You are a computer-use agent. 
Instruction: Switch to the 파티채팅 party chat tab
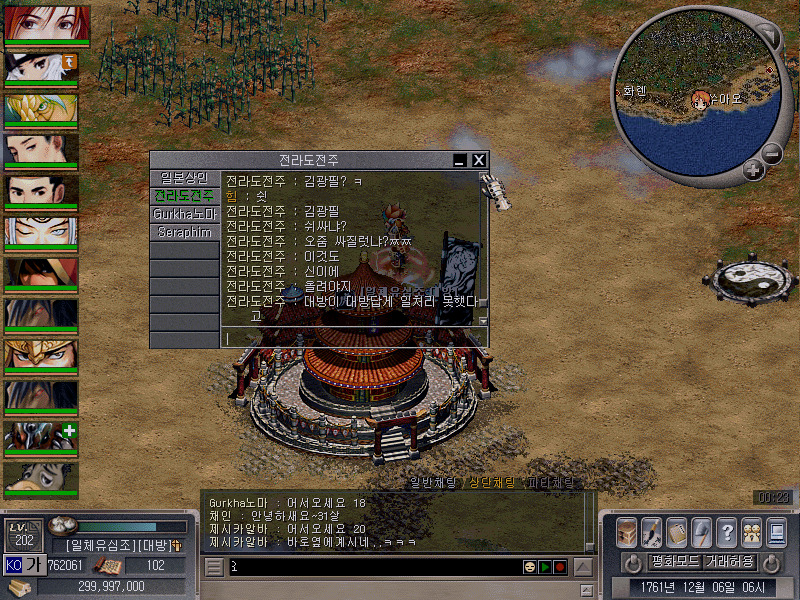coord(552,483)
